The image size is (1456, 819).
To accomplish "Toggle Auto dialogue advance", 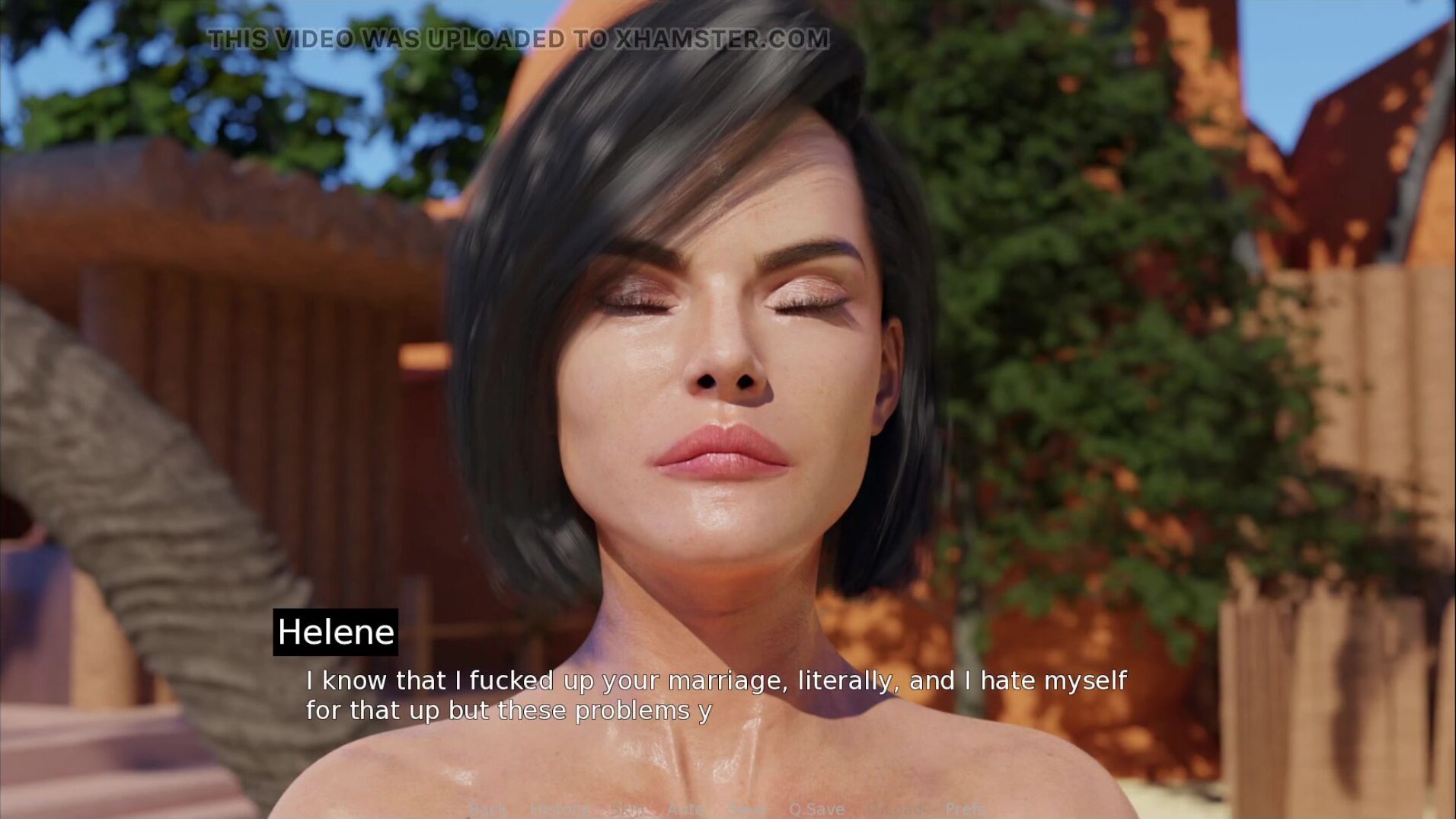I will point(685,809).
